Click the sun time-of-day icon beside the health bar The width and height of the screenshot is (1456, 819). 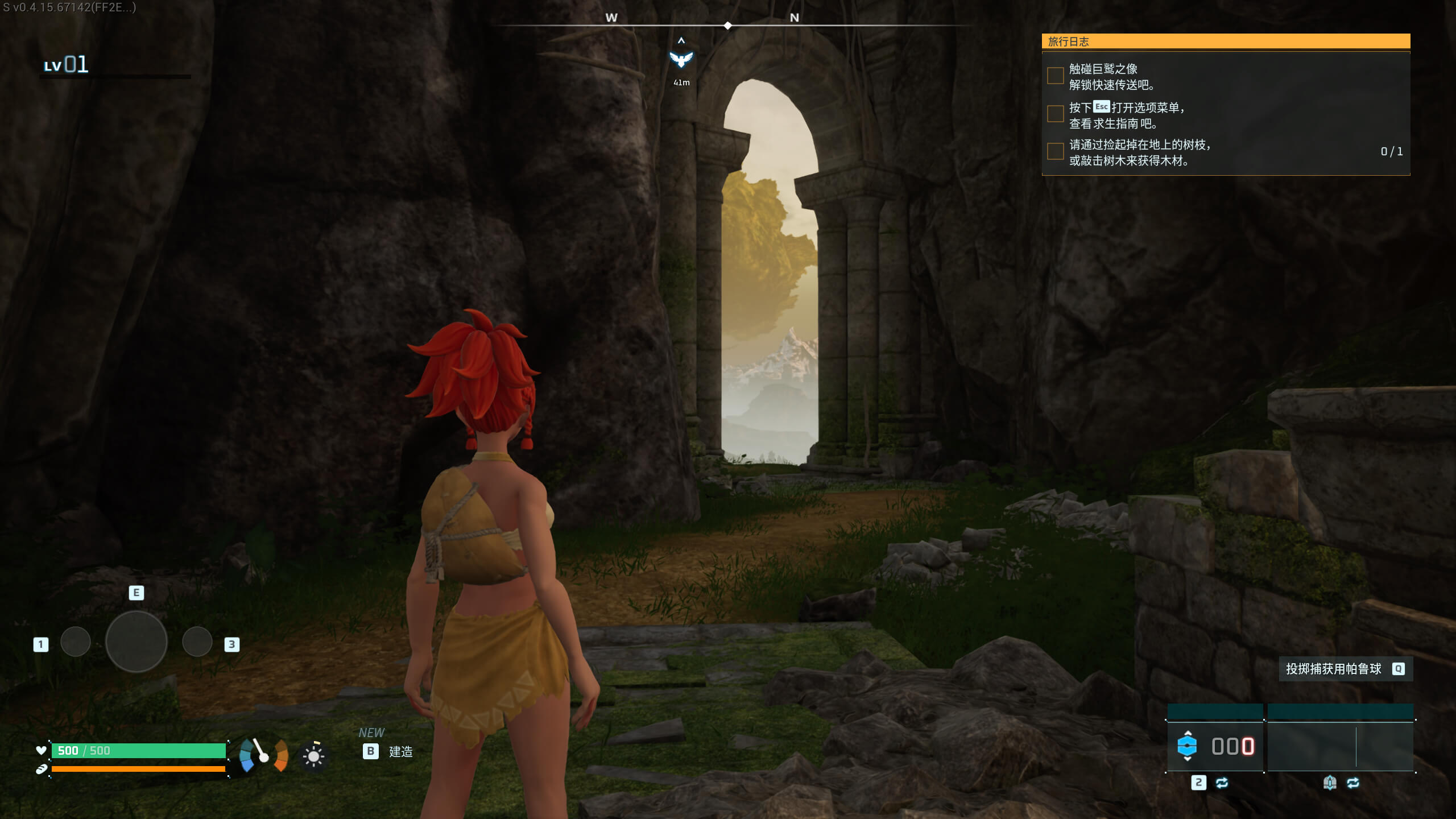tap(313, 756)
